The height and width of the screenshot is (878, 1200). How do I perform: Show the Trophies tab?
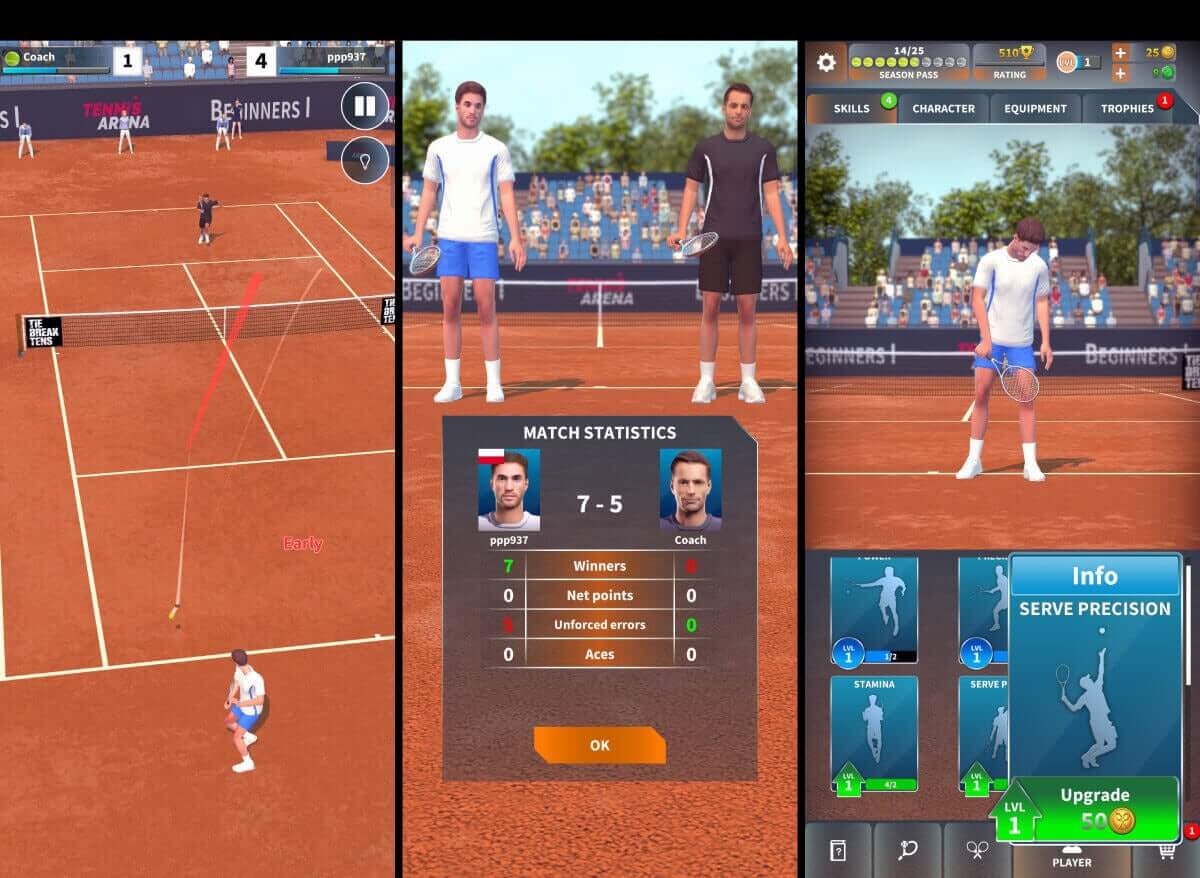(1128, 108)
